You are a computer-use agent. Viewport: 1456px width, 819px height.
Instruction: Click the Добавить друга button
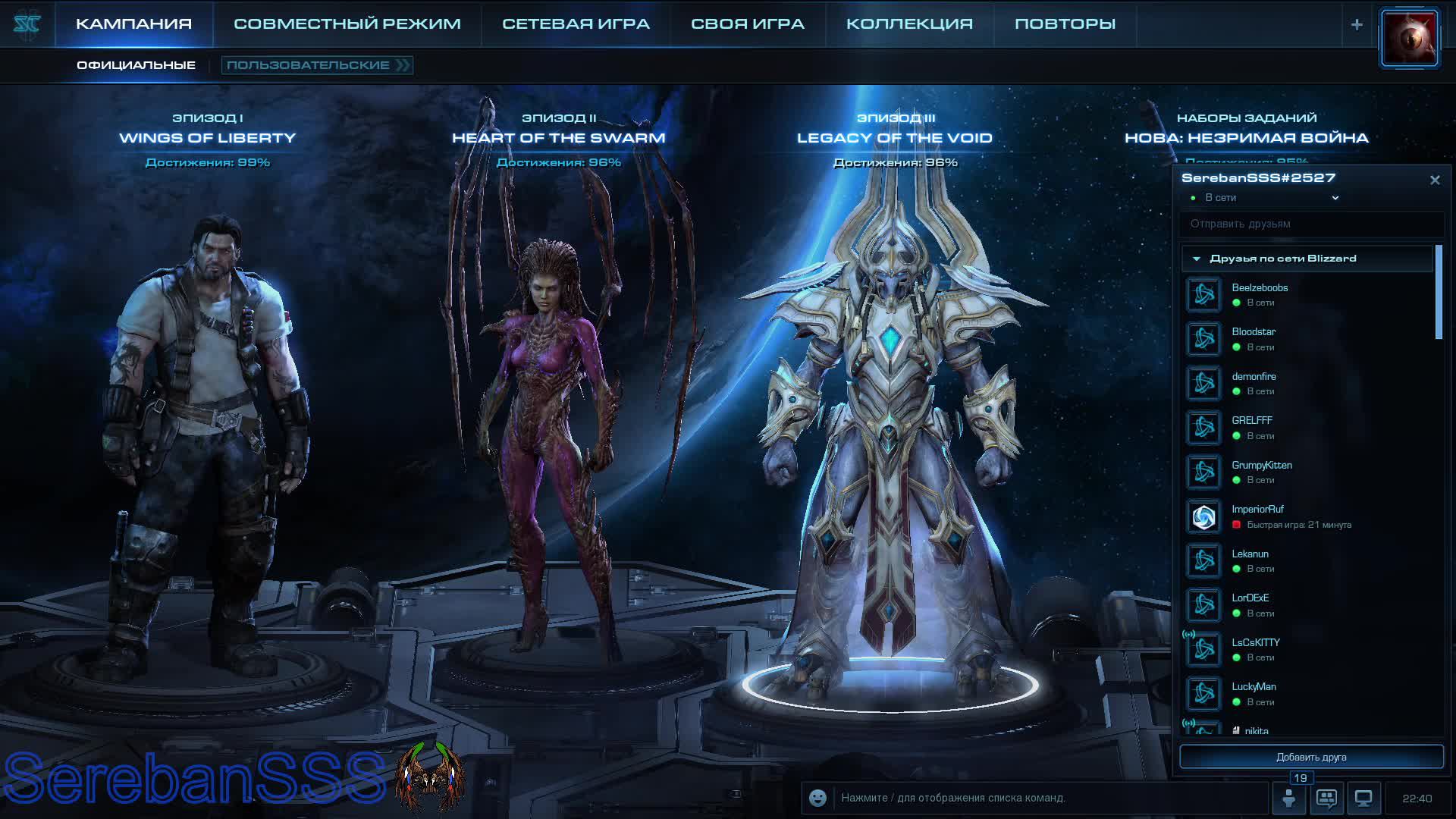[1311, 757]
